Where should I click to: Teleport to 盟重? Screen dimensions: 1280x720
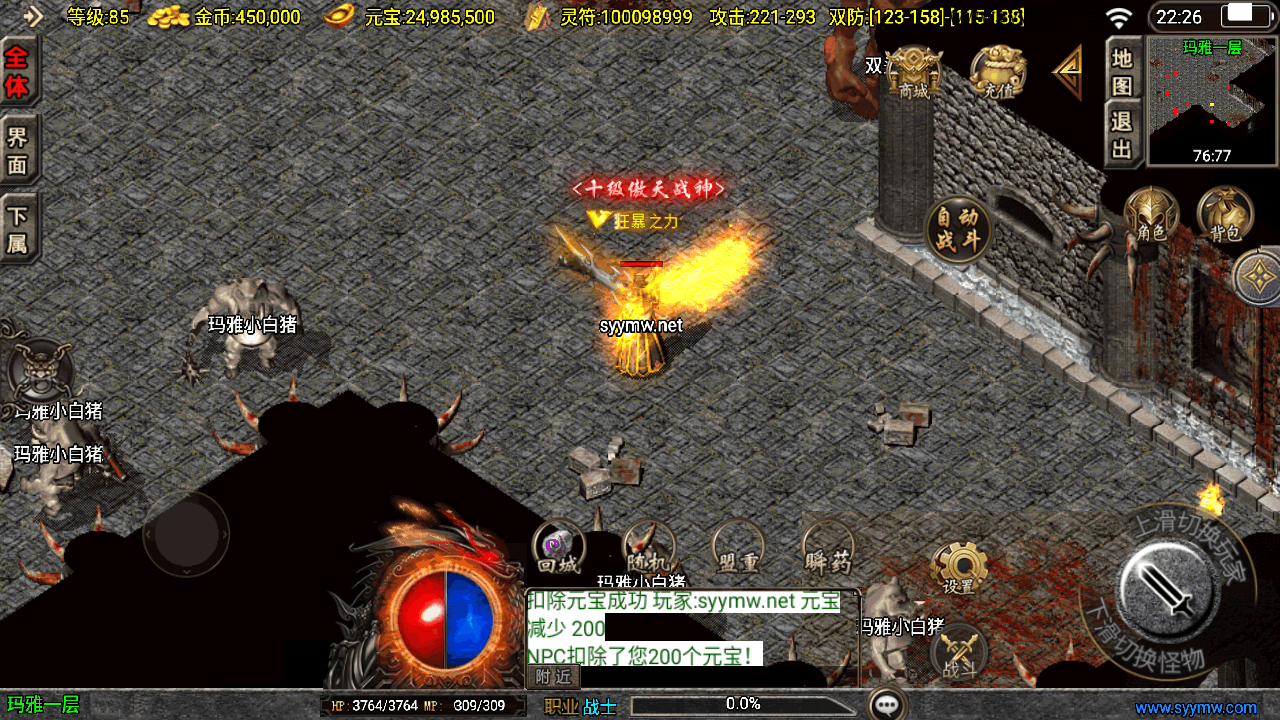point(738,549)
